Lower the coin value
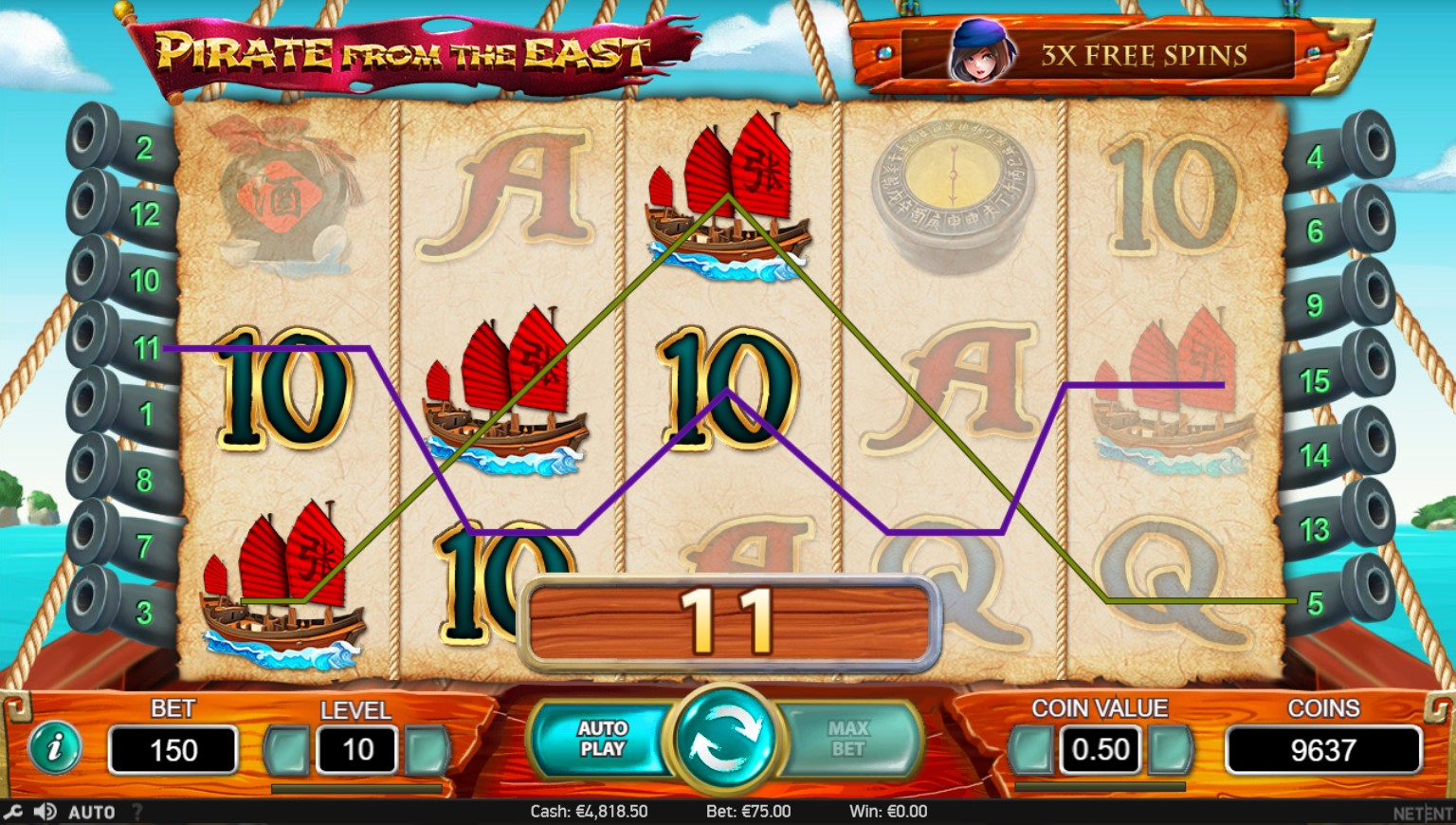Screen dimensions: 1456x825 click(1031, 750)
